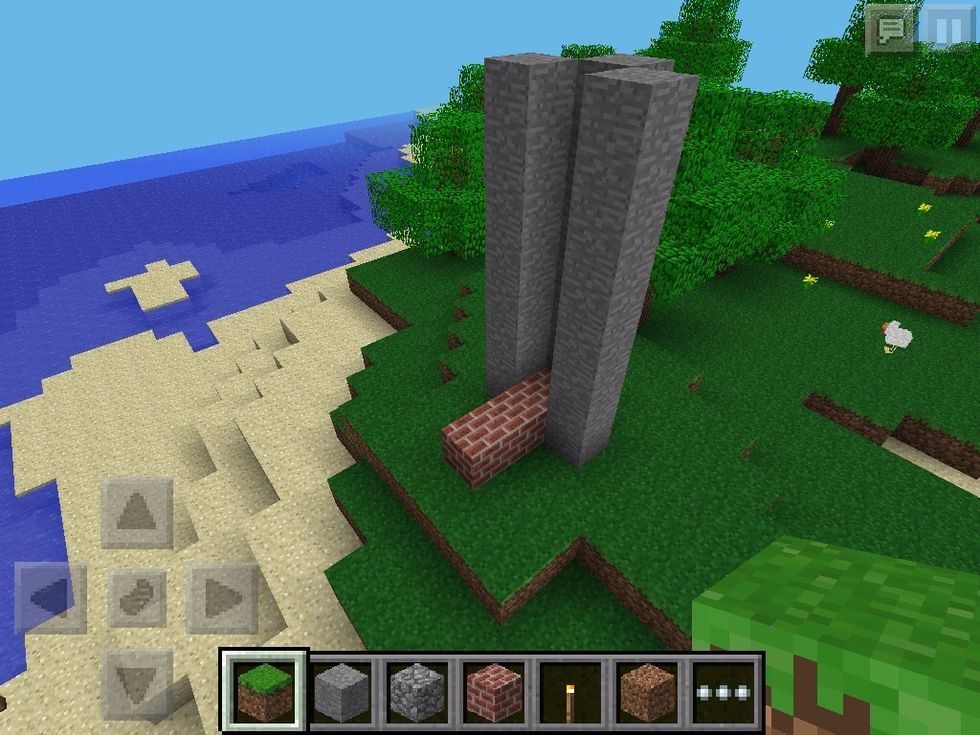Tap the D-pad forward arrow
The width and height of the screenshot is (980, 735).
(137, 513)
